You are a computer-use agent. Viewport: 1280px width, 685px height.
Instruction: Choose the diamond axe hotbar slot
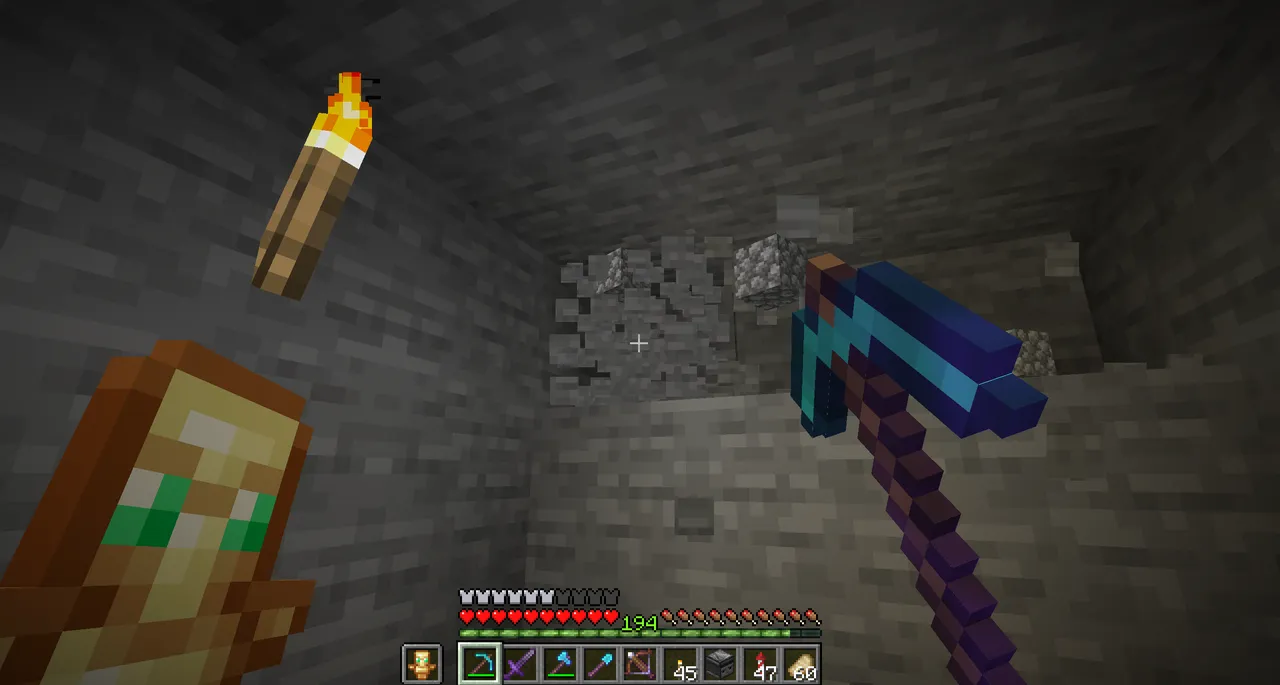[560, 664]
